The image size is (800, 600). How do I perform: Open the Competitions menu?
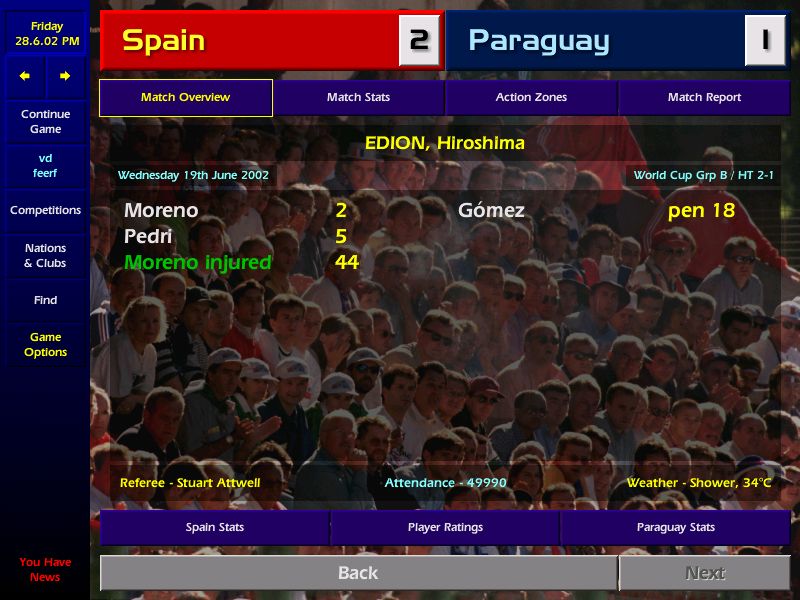(45, 210)
